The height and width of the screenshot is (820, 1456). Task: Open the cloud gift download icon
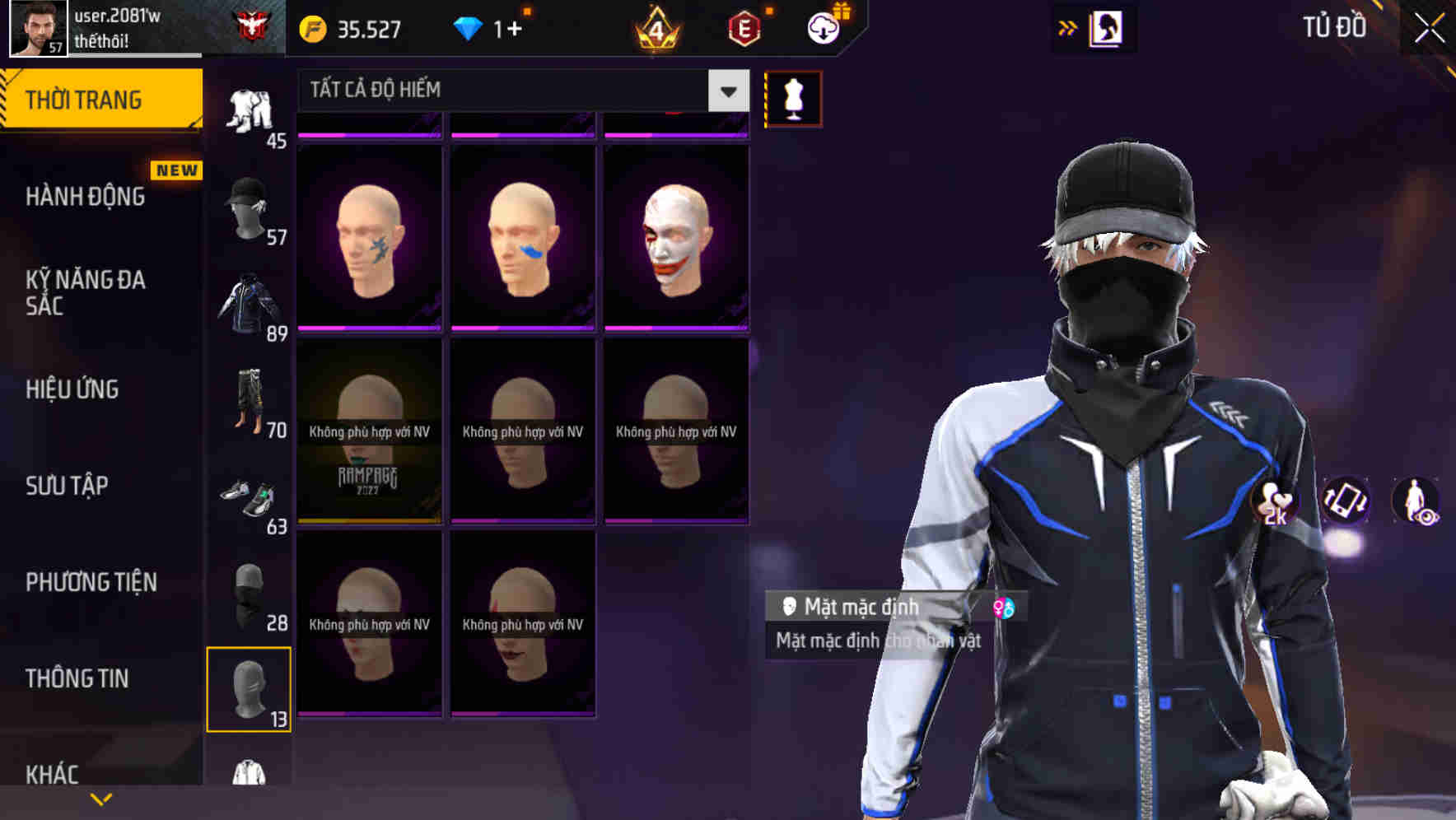826,27
